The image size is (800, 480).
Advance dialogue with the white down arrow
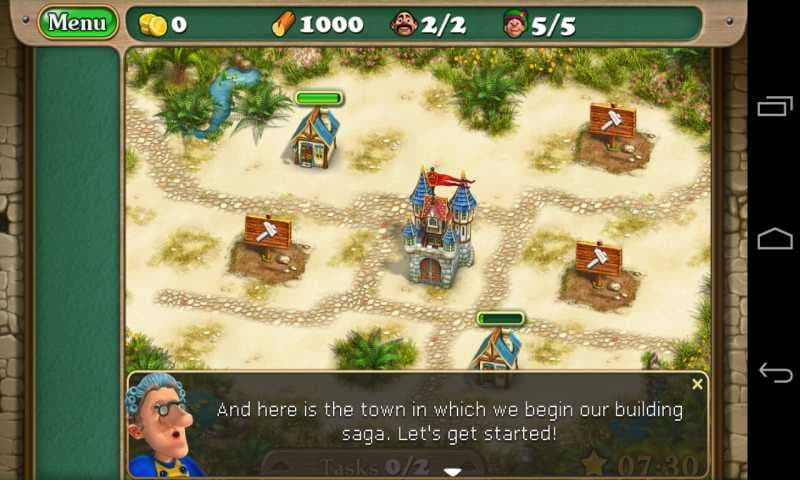pos(453,470)
